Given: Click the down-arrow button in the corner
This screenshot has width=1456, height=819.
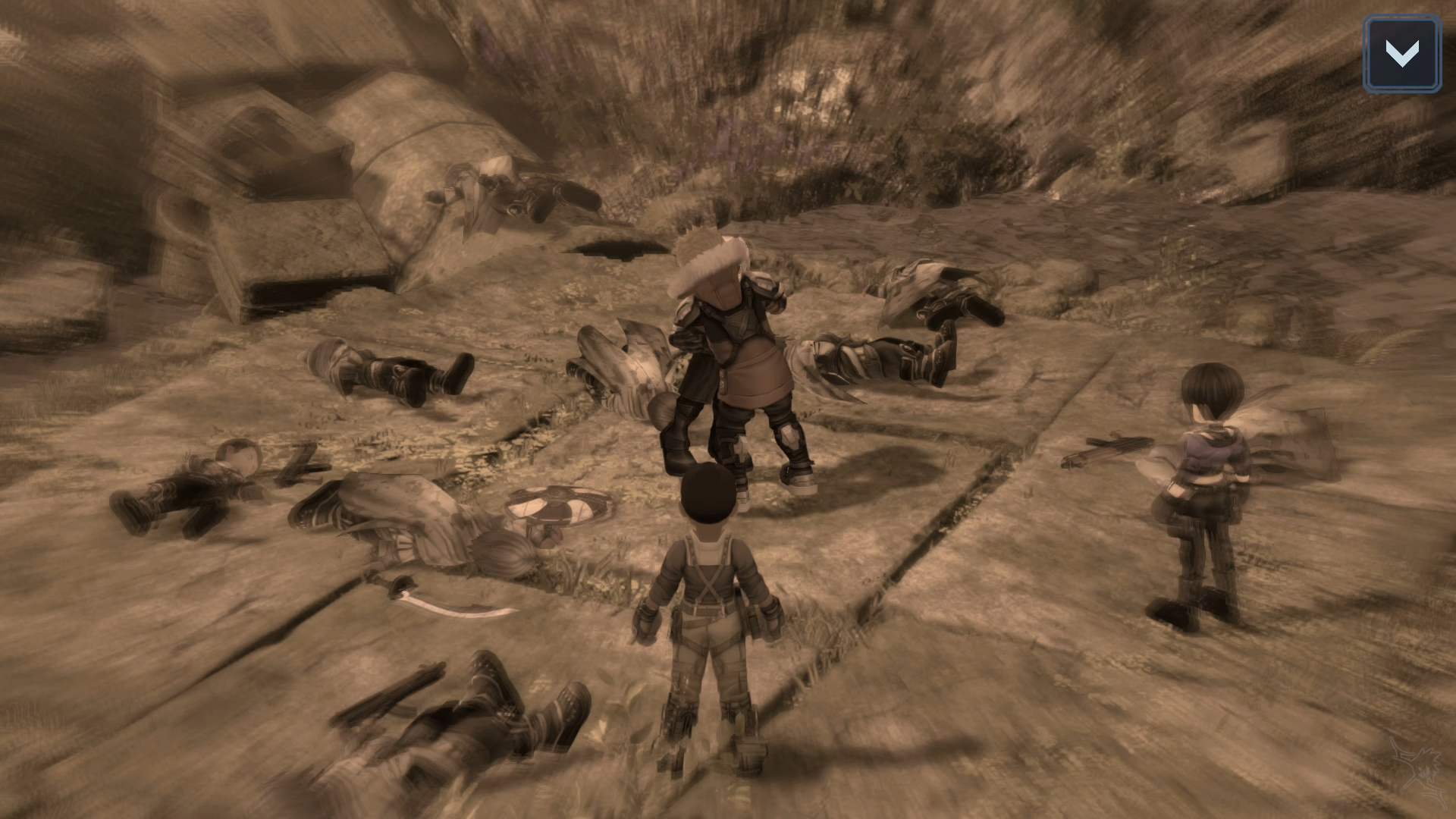Looking at the screenshot, I should (x=1401, y=55).
